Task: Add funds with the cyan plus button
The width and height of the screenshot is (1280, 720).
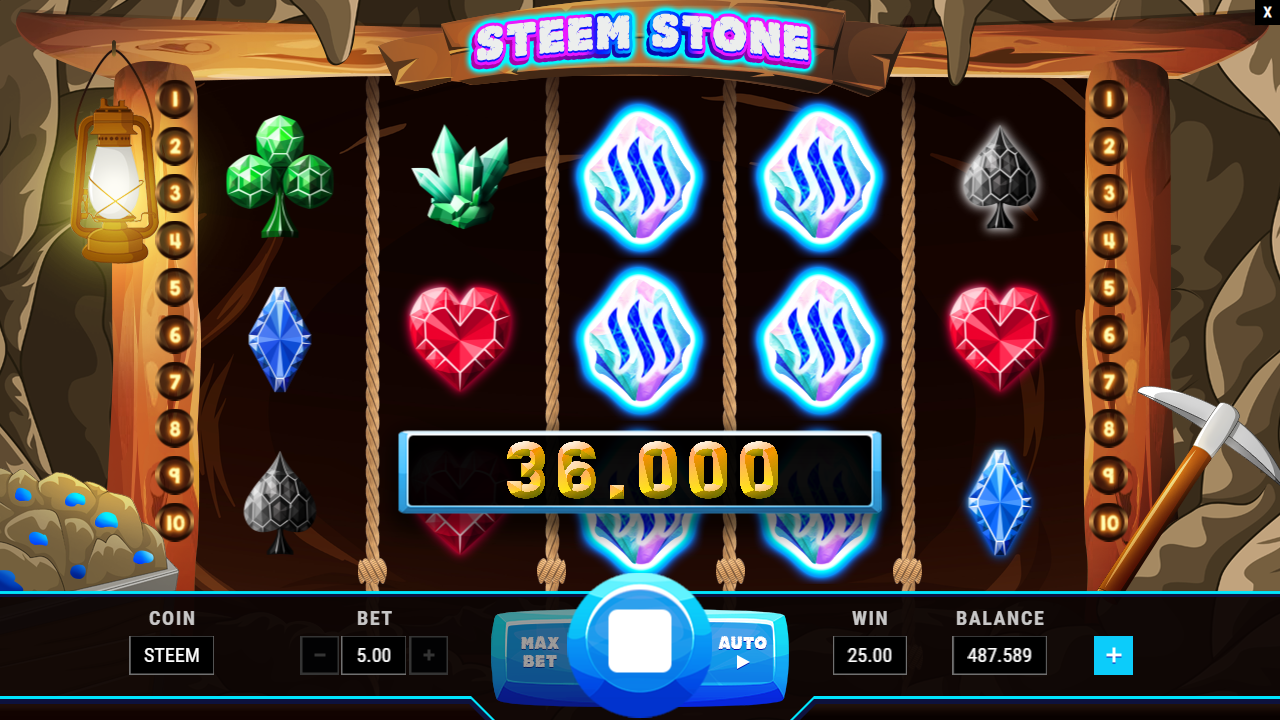Action: coord(1113,656)
